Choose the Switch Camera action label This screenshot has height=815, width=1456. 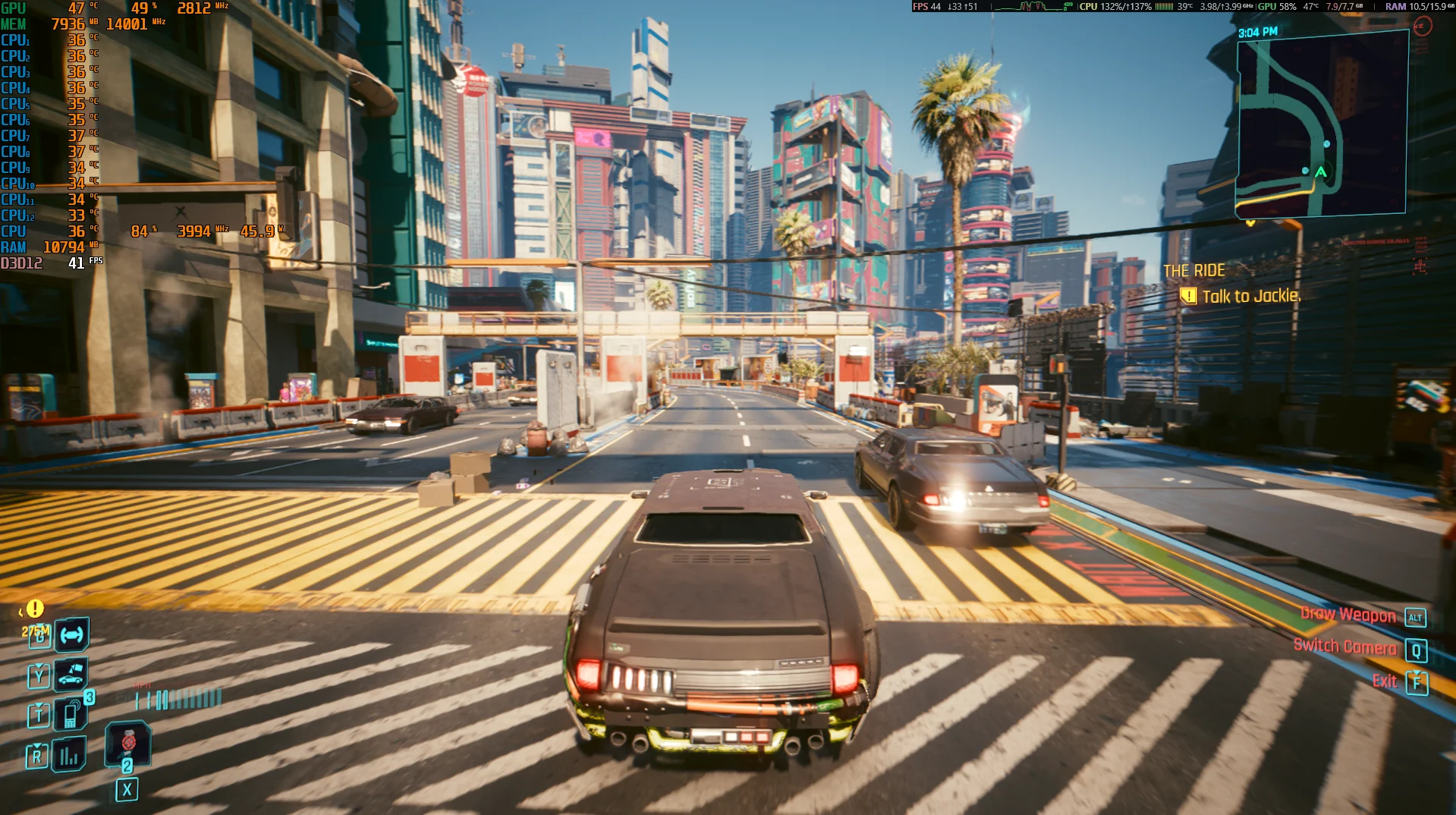(1344, 647)
